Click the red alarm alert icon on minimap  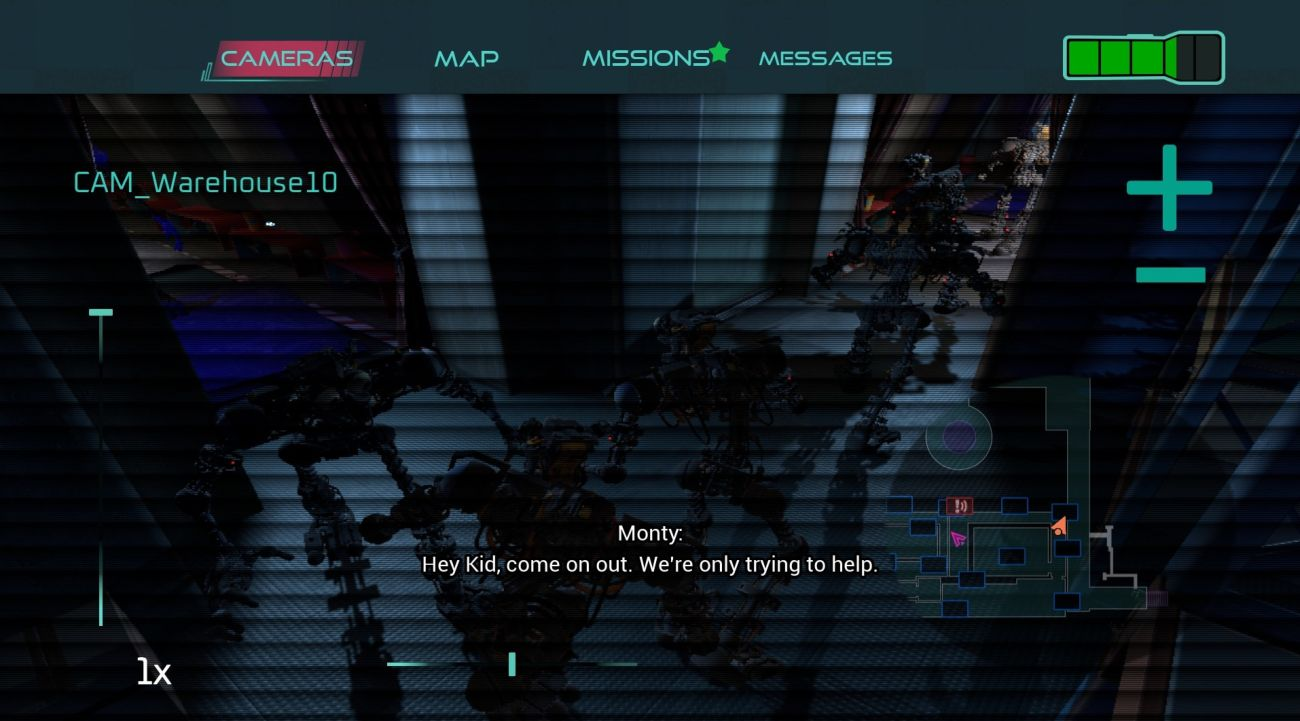pyautogui.click(x=959, y=506)
